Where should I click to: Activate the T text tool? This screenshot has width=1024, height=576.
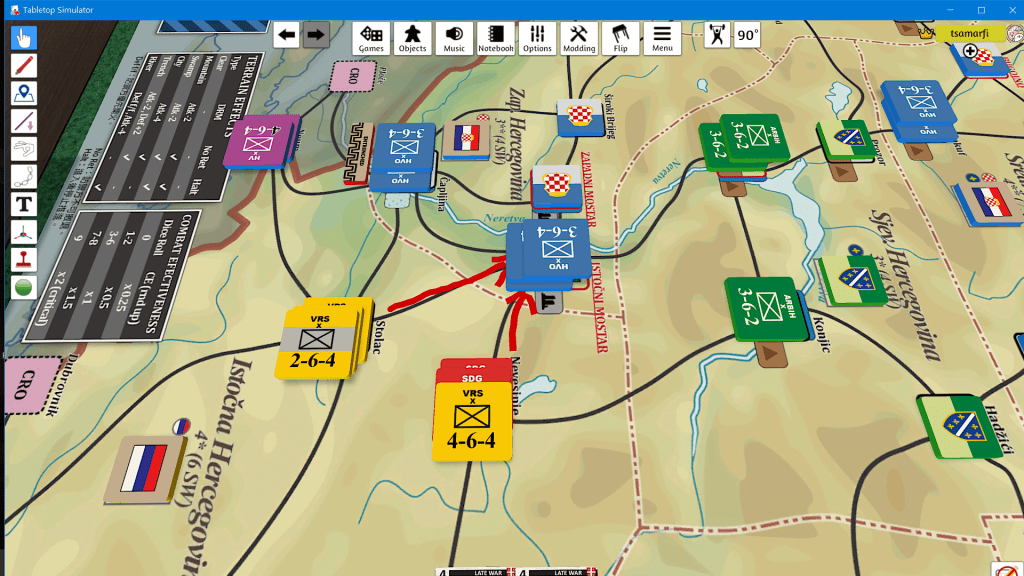click(23, 205)
